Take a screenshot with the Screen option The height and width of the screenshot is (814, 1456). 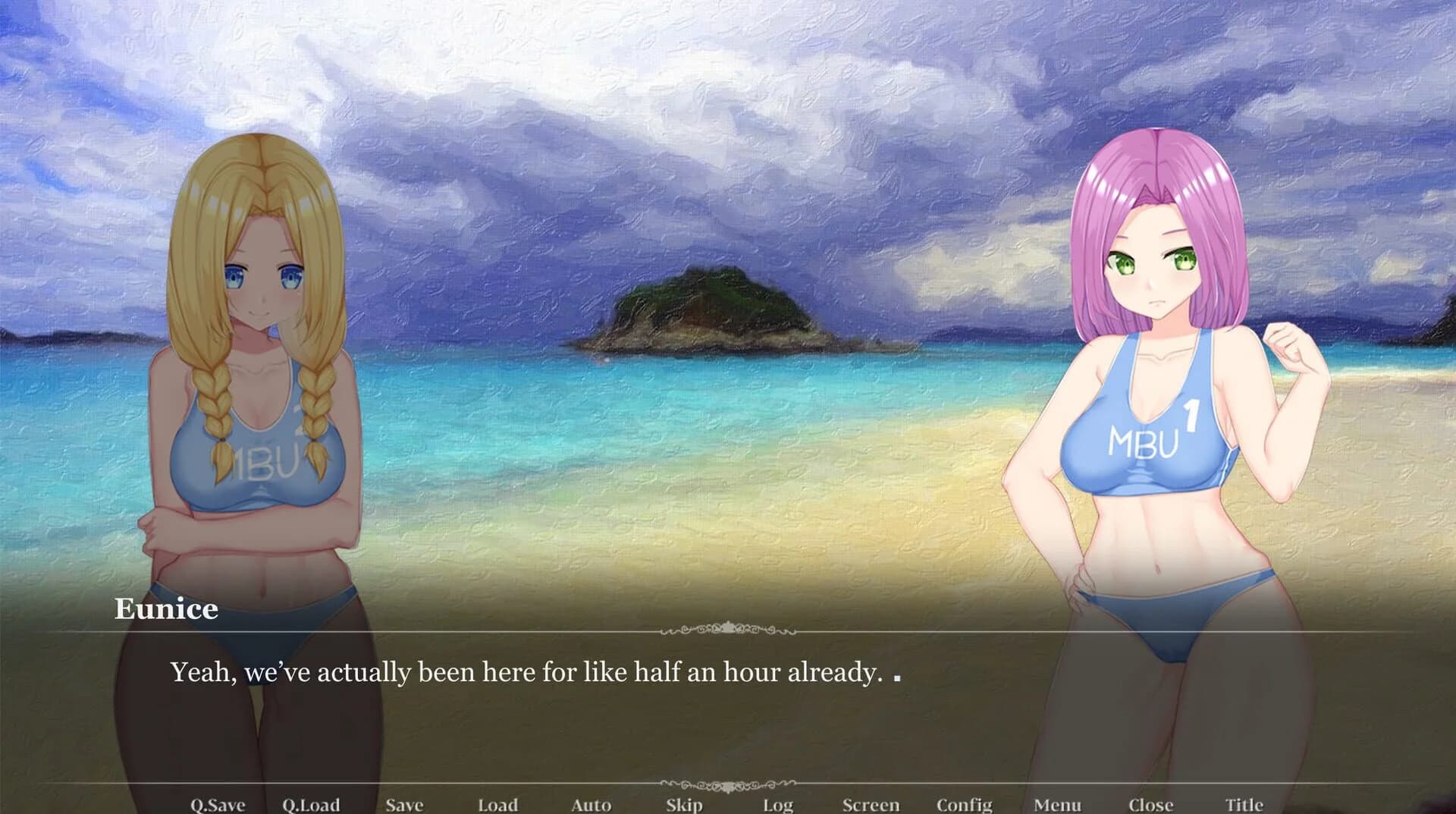871,803
